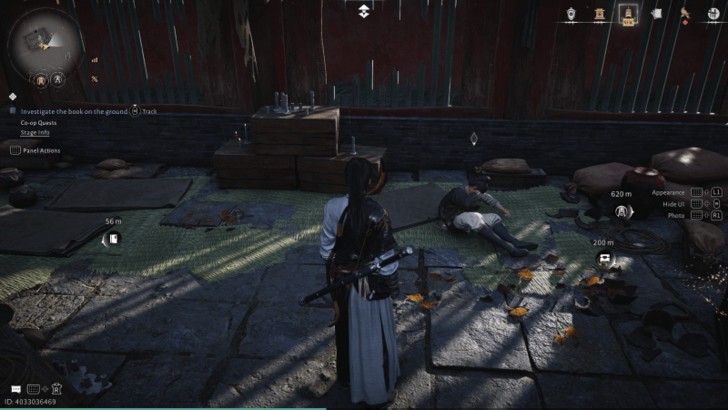Screen dimensions: 728x410
Task: Click the shield emblem icon in top bar
Action: (570, 14)
